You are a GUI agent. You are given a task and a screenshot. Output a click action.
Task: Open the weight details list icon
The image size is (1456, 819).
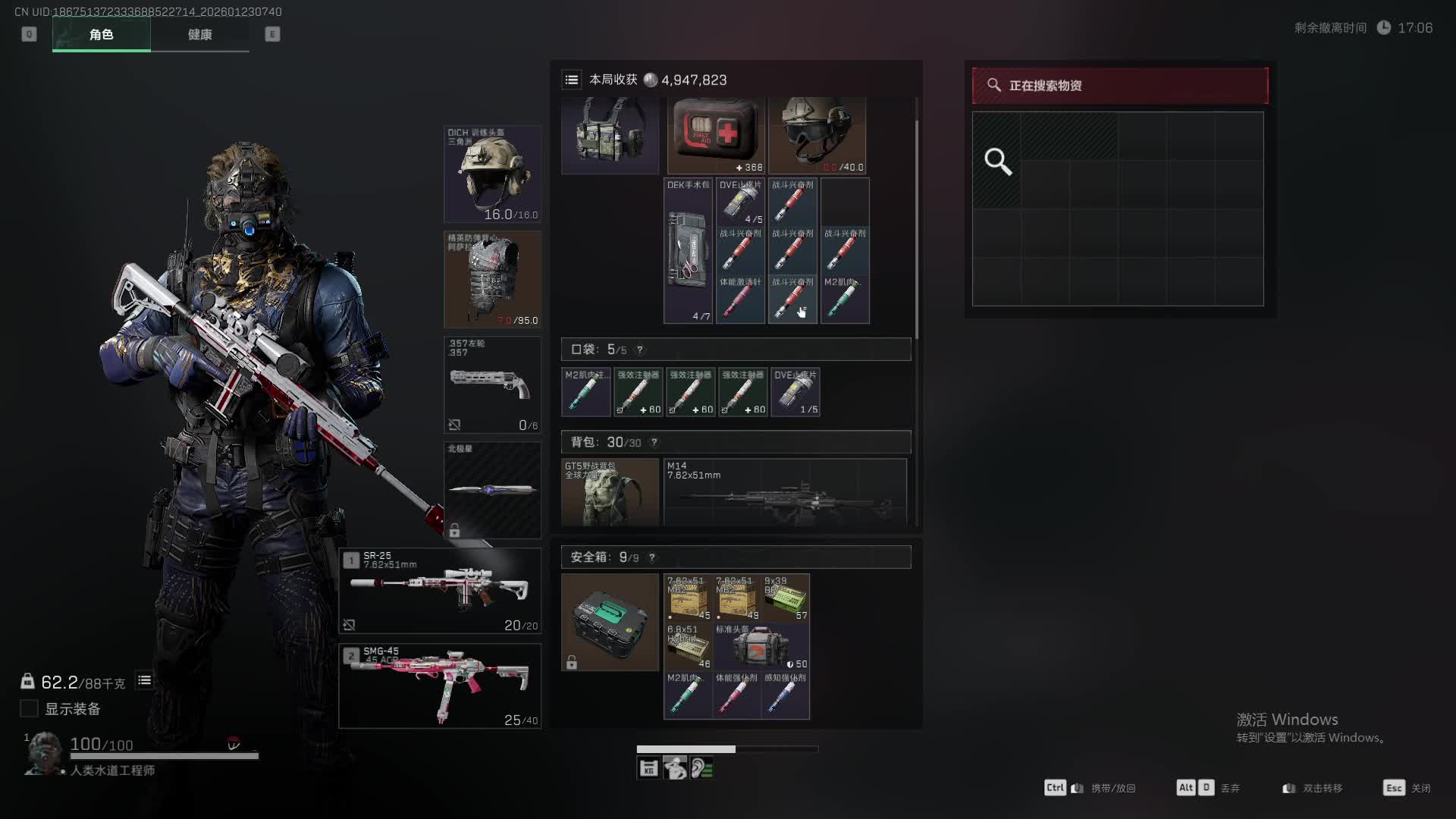point(144,680)
